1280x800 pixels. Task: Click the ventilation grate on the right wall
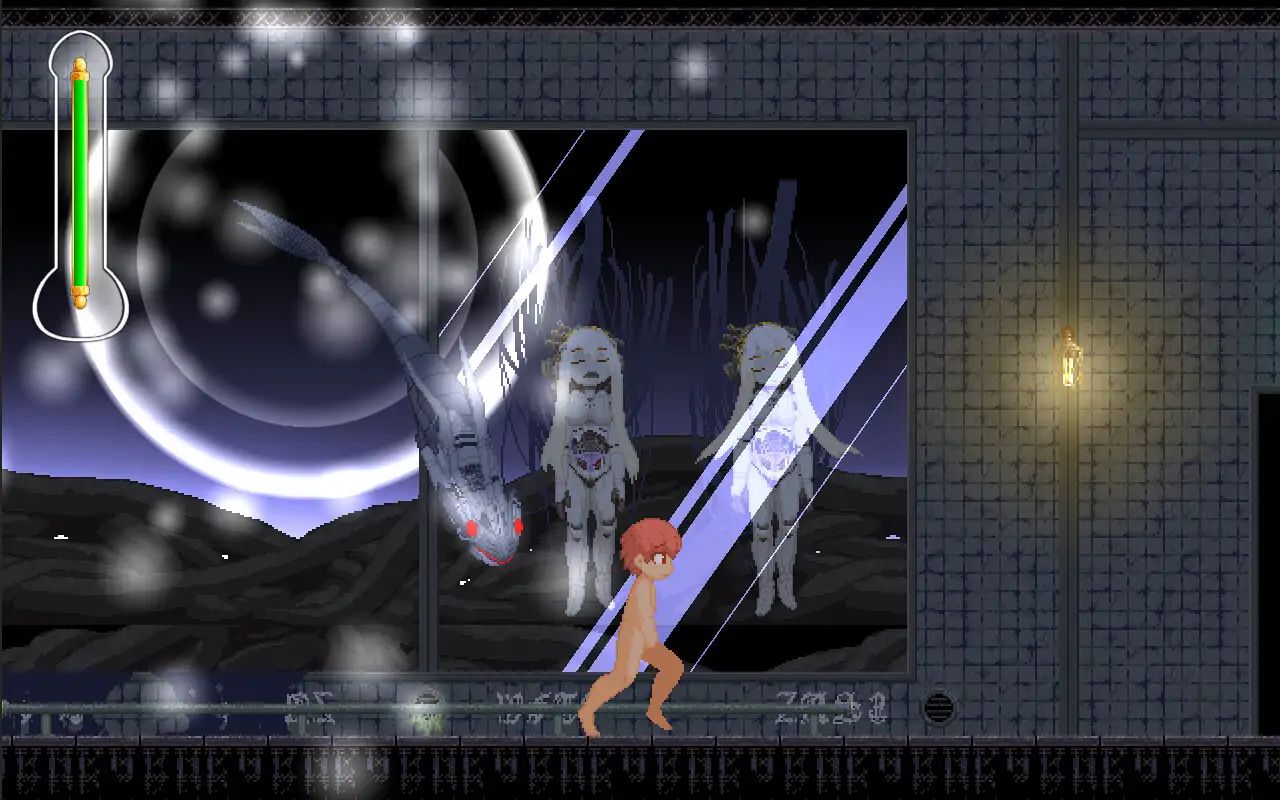(941, 705)
